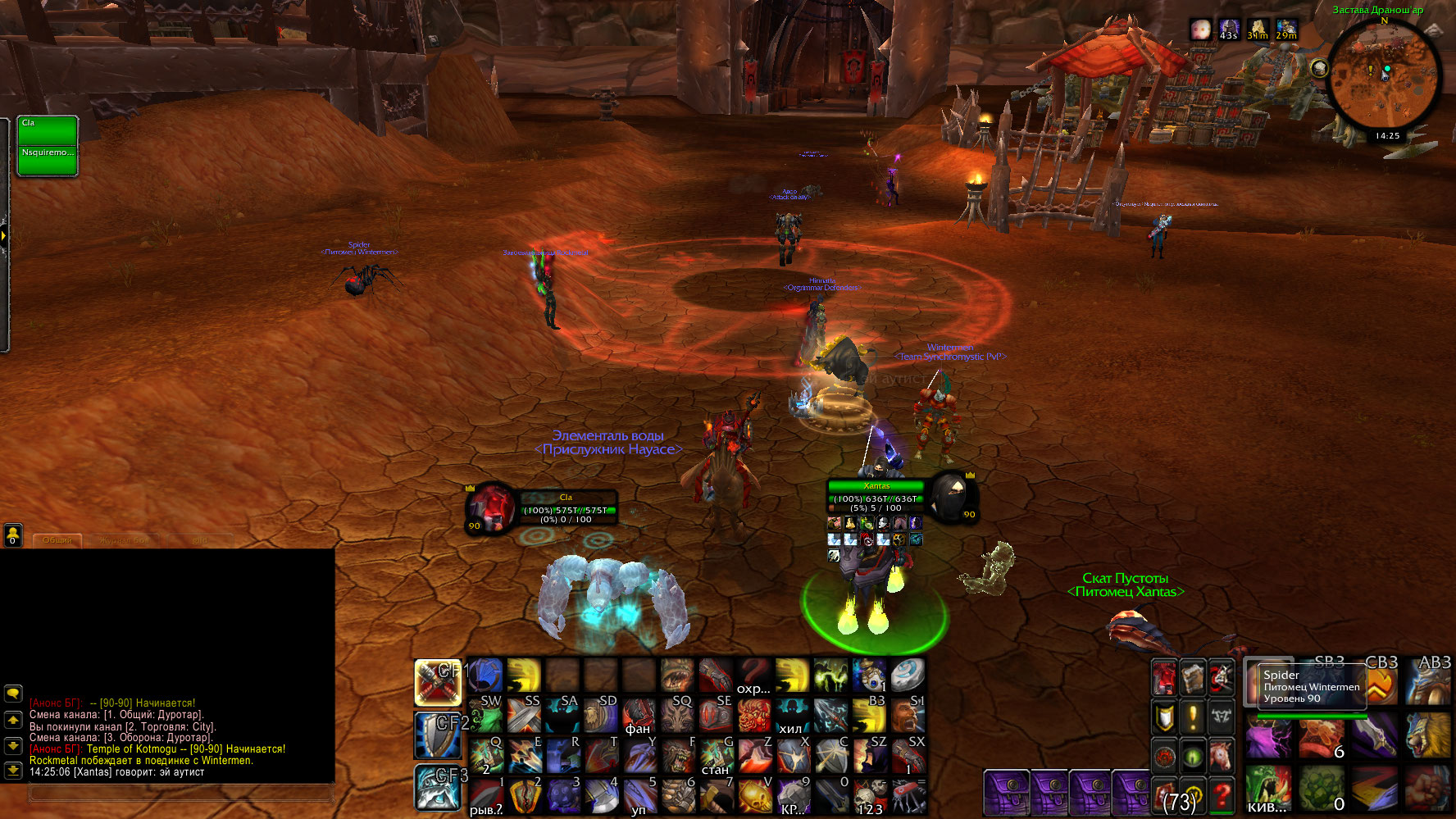The height and width of the screenshot is (819, 1456).
Task: Switch to the Battle Stance crossed-hammers icon
Action: point(437,682)
